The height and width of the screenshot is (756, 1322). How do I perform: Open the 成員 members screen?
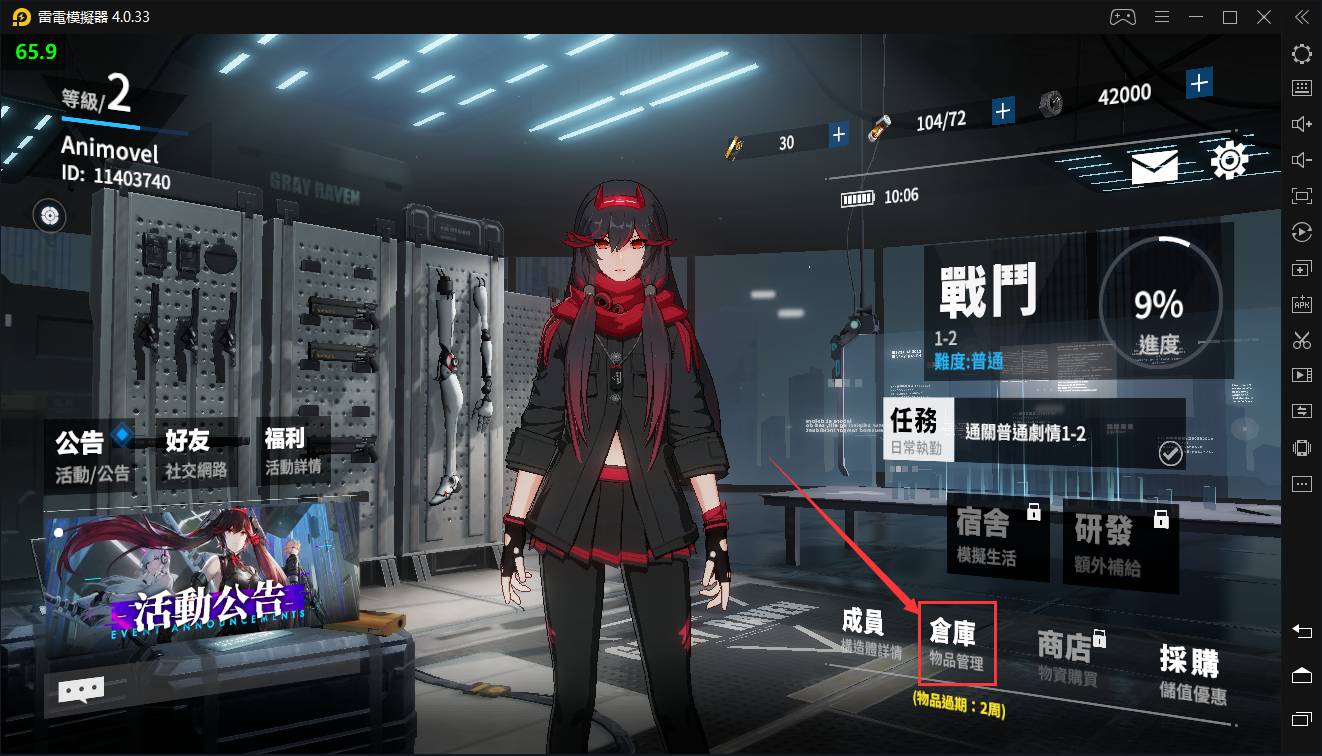pyautogui.click(x=865, y=633)
